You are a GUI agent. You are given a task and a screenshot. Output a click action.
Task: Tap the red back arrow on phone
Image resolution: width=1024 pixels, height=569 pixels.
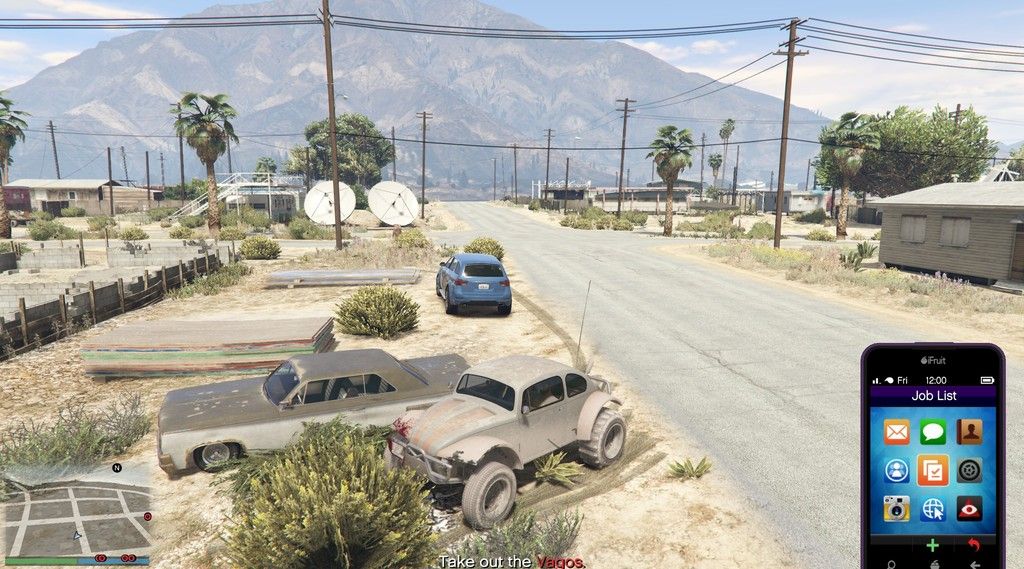(974, 545)
